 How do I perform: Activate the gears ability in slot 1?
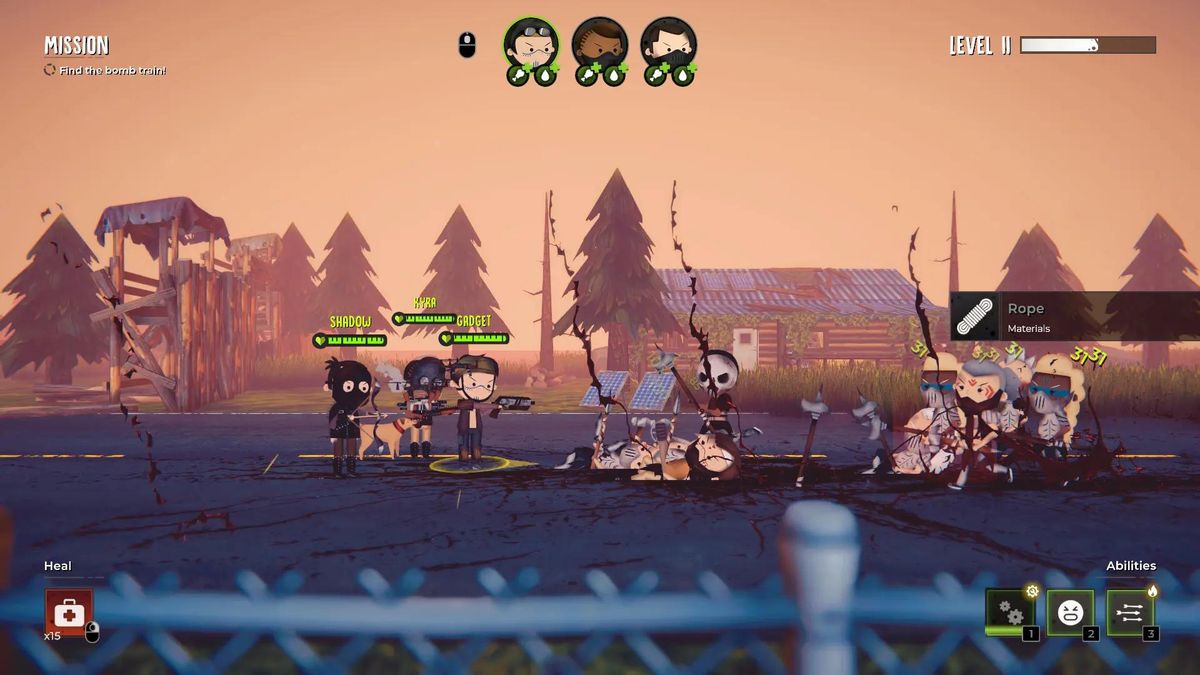(1009, 612)
